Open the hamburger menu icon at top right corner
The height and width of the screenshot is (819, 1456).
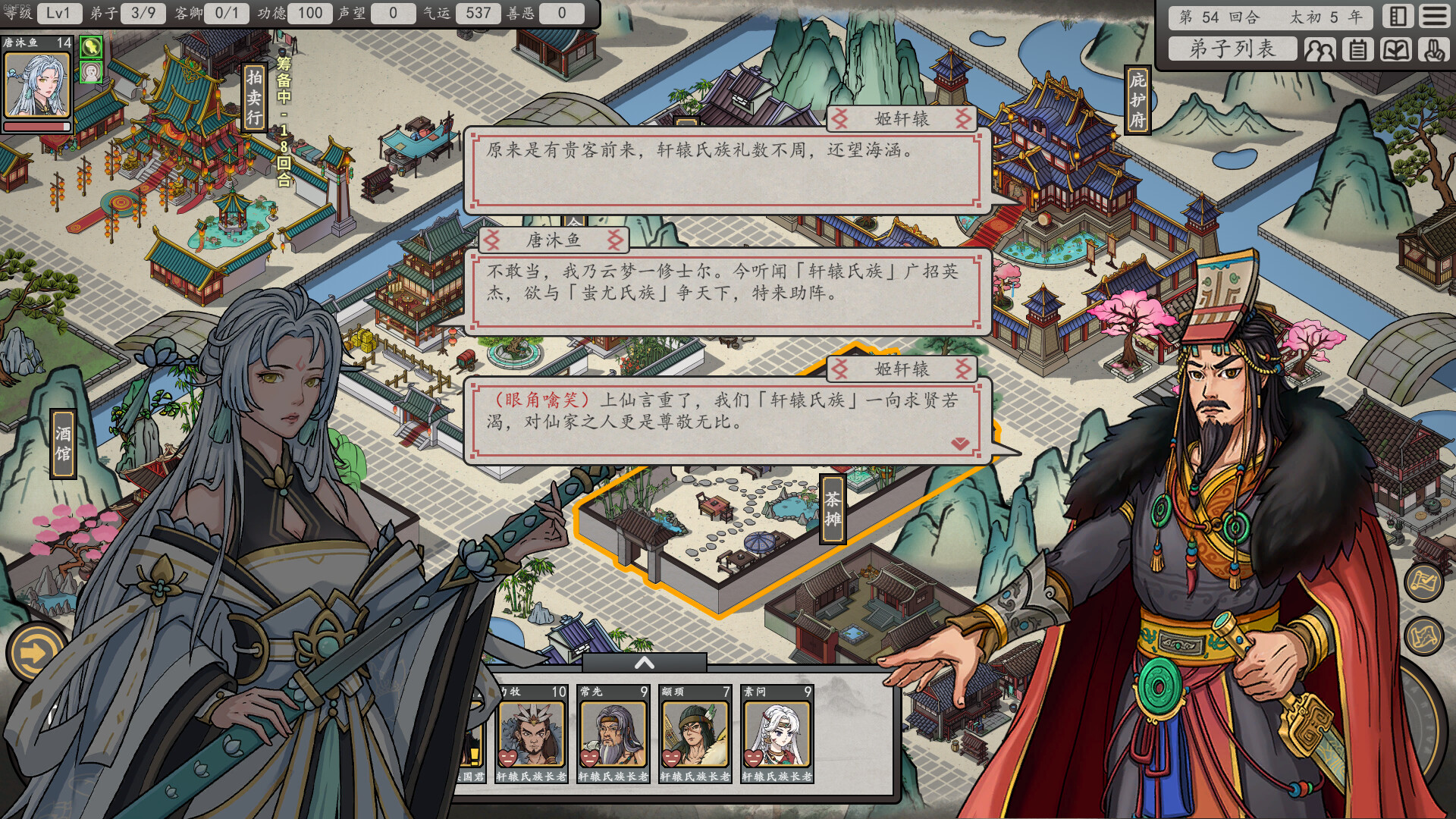(x=1436, y=17)
